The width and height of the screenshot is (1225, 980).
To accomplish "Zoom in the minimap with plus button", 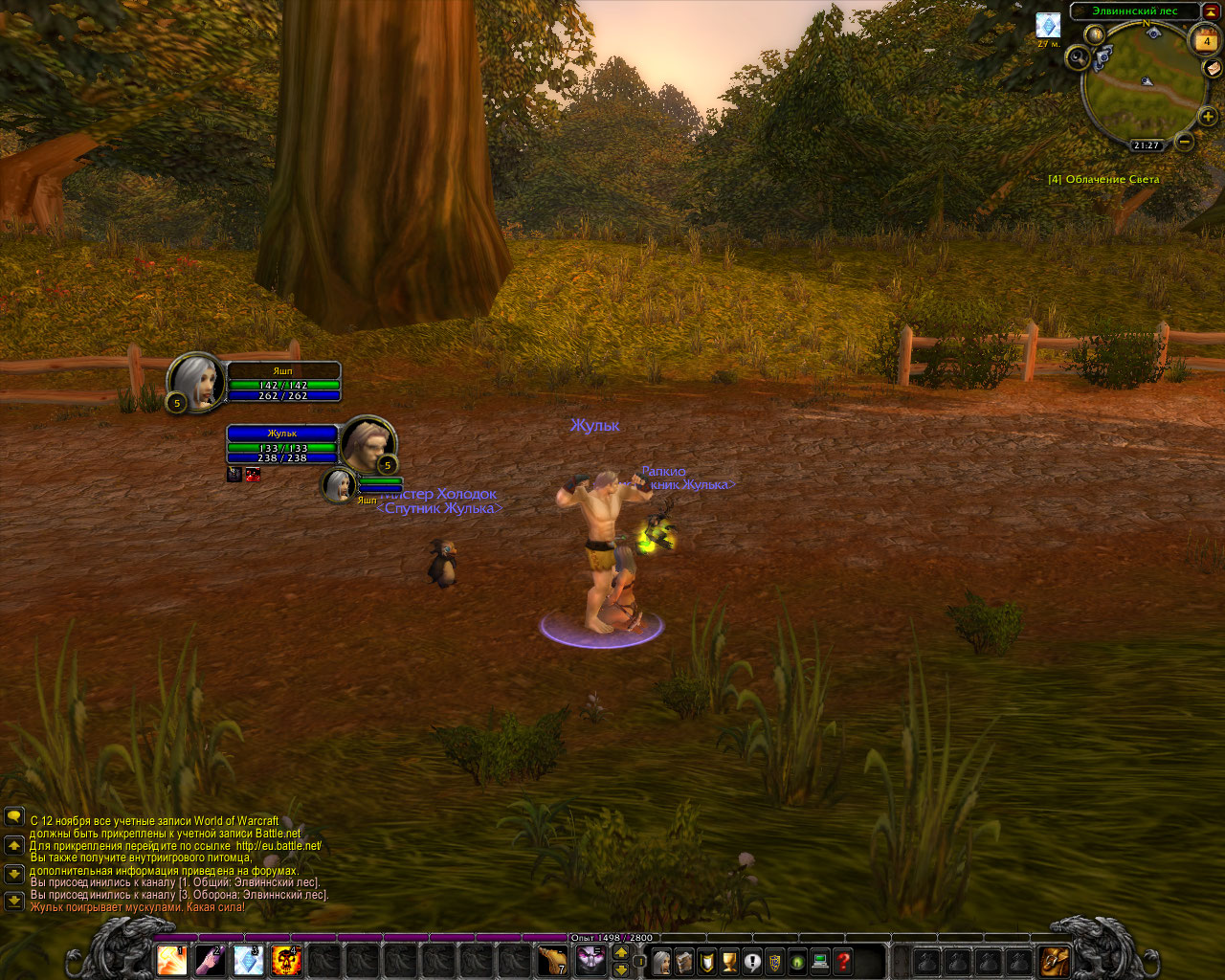I will click(x=1208, y=118).
